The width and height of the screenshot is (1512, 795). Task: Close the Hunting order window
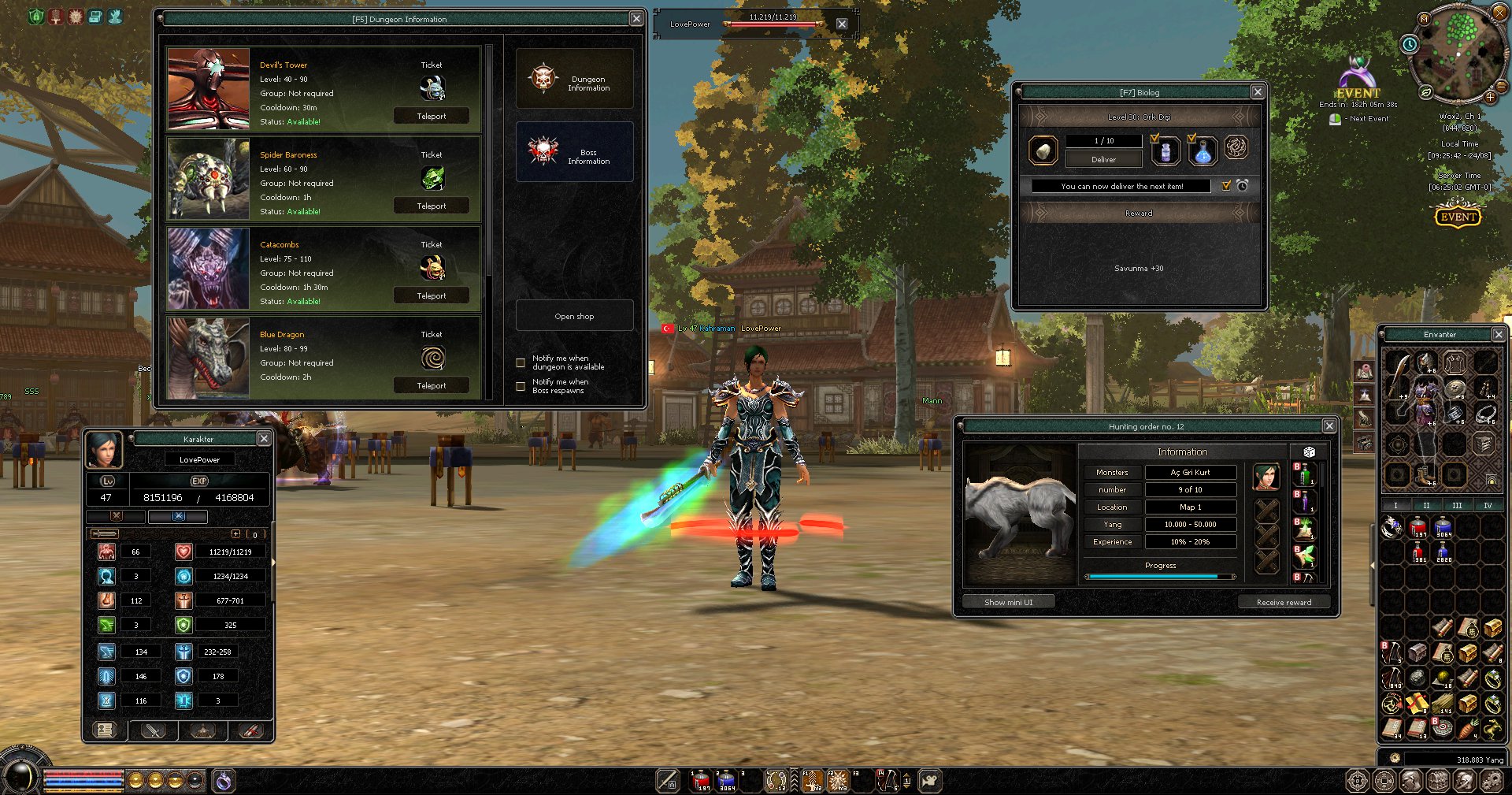click(x=1329, y=426)
